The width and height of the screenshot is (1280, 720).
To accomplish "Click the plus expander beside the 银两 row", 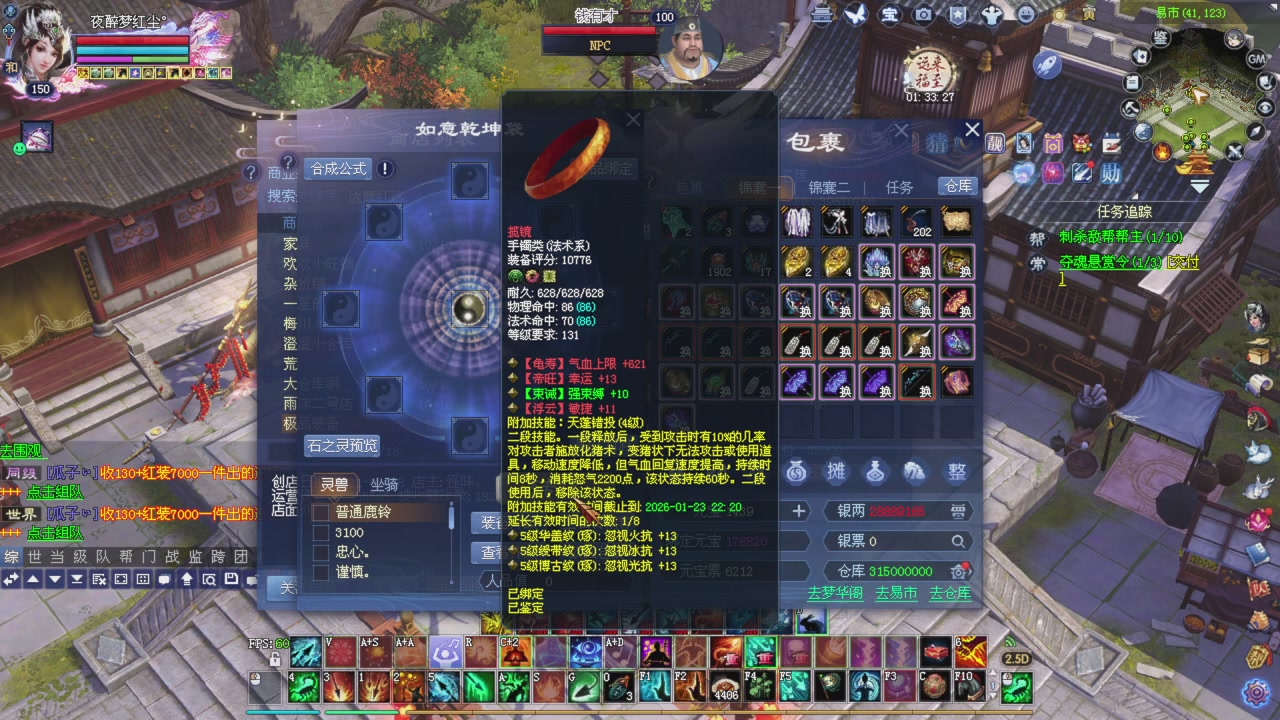I will pos(797,512).
